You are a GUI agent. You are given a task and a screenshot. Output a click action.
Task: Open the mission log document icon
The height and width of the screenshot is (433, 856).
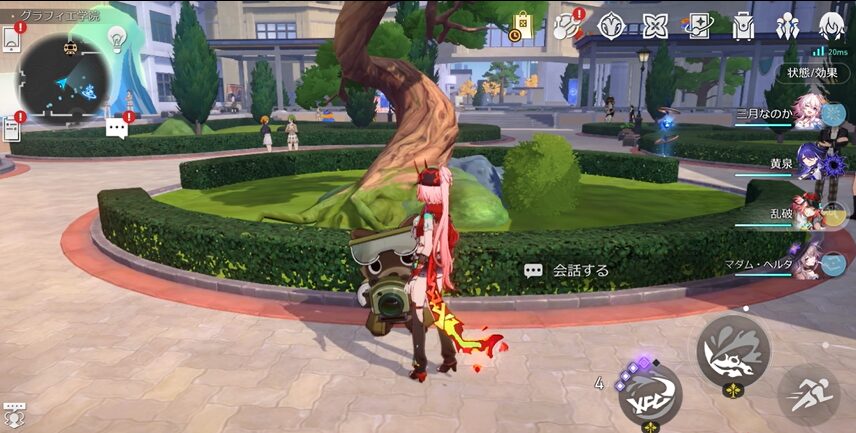point(12,127)
